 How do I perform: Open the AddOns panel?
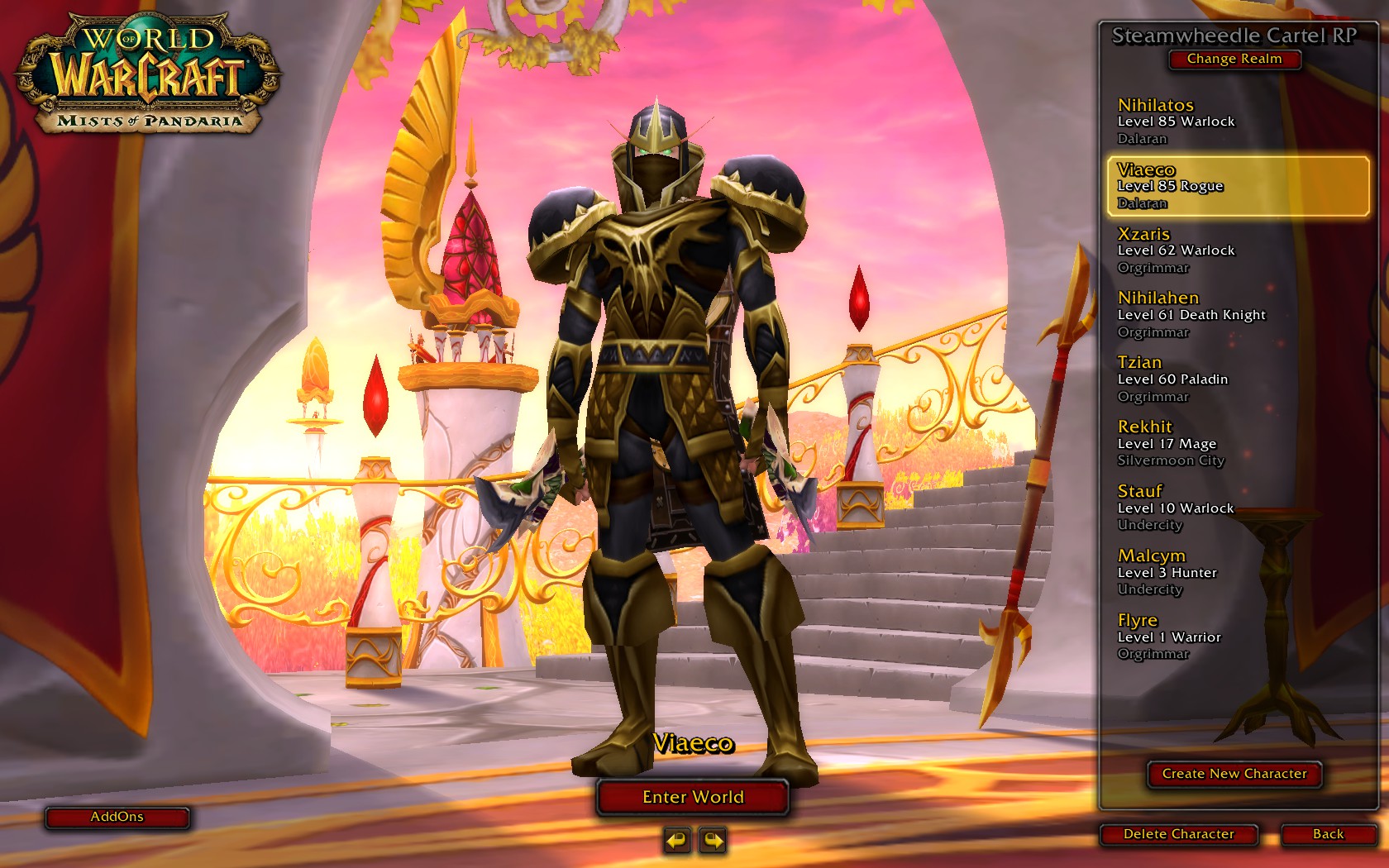point(117,818)
